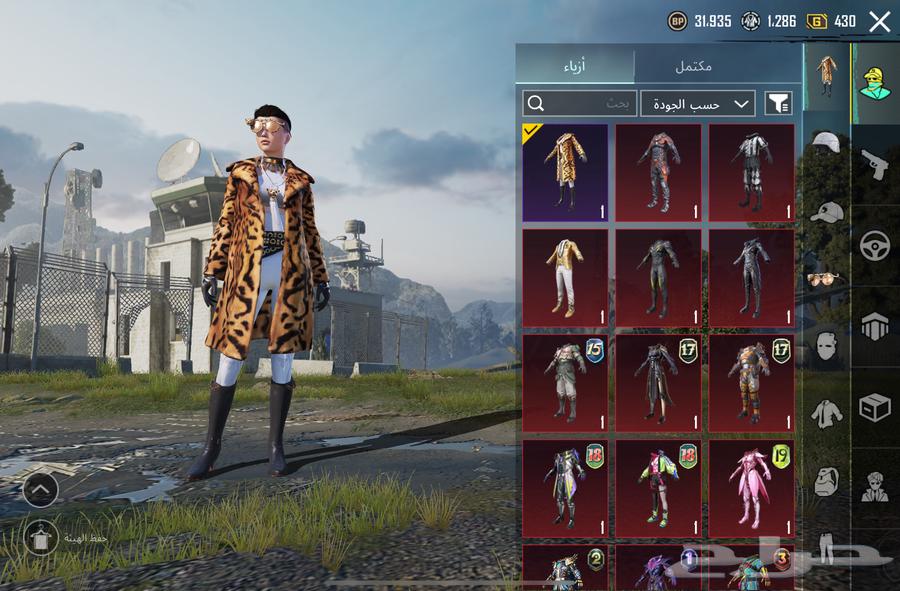The height and width of the screenshot is (591, 900).
Task: Open the steering wheel vehicles category
Action: coord(875,245)
